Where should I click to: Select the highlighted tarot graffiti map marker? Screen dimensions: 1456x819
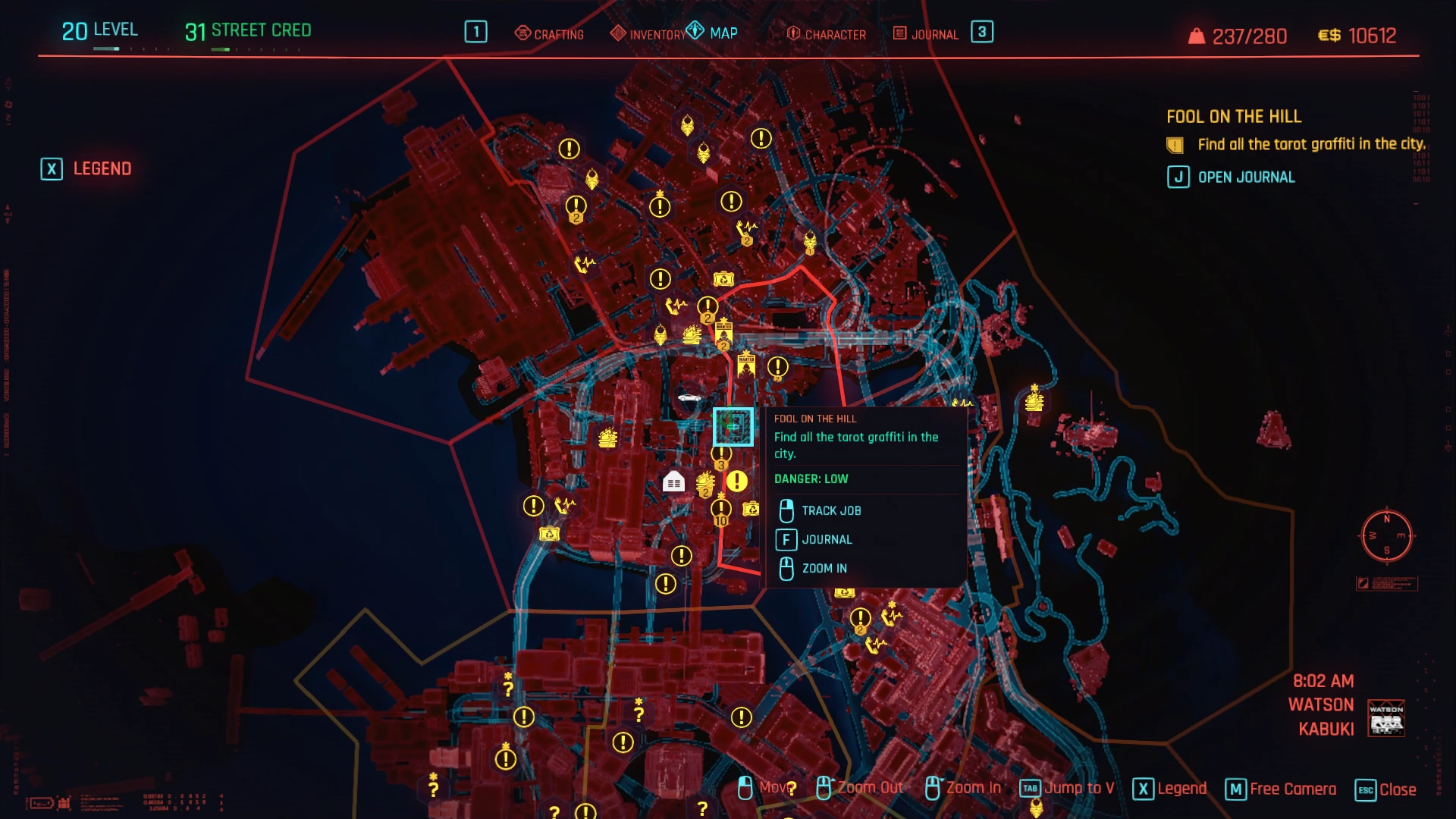tap(733, 426)
